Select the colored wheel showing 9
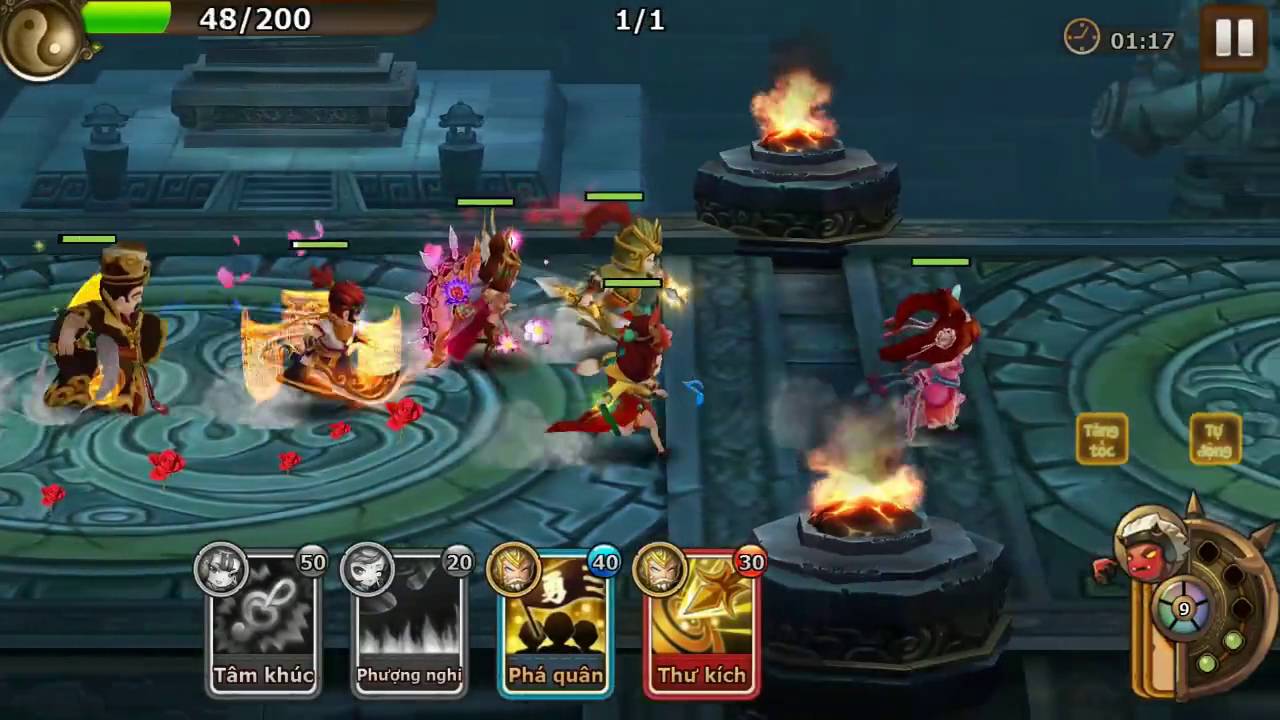Image resolution: width=1280 pixels, height=720 pixels. tap(1184, 609)
